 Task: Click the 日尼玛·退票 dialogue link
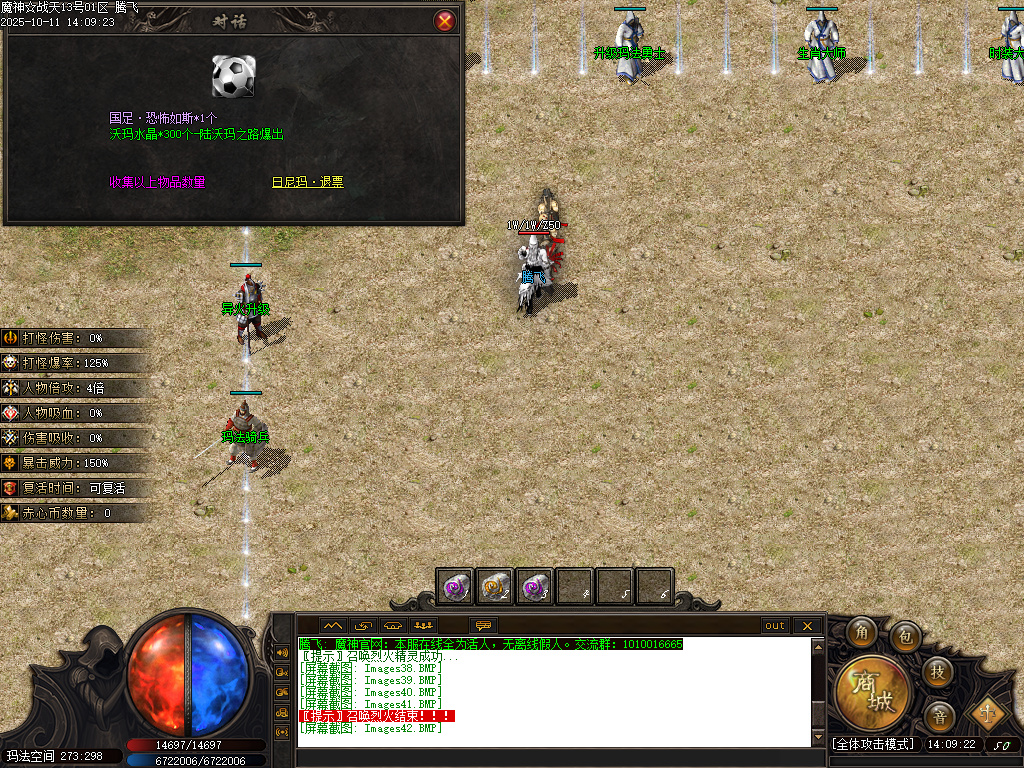point(307,182)
